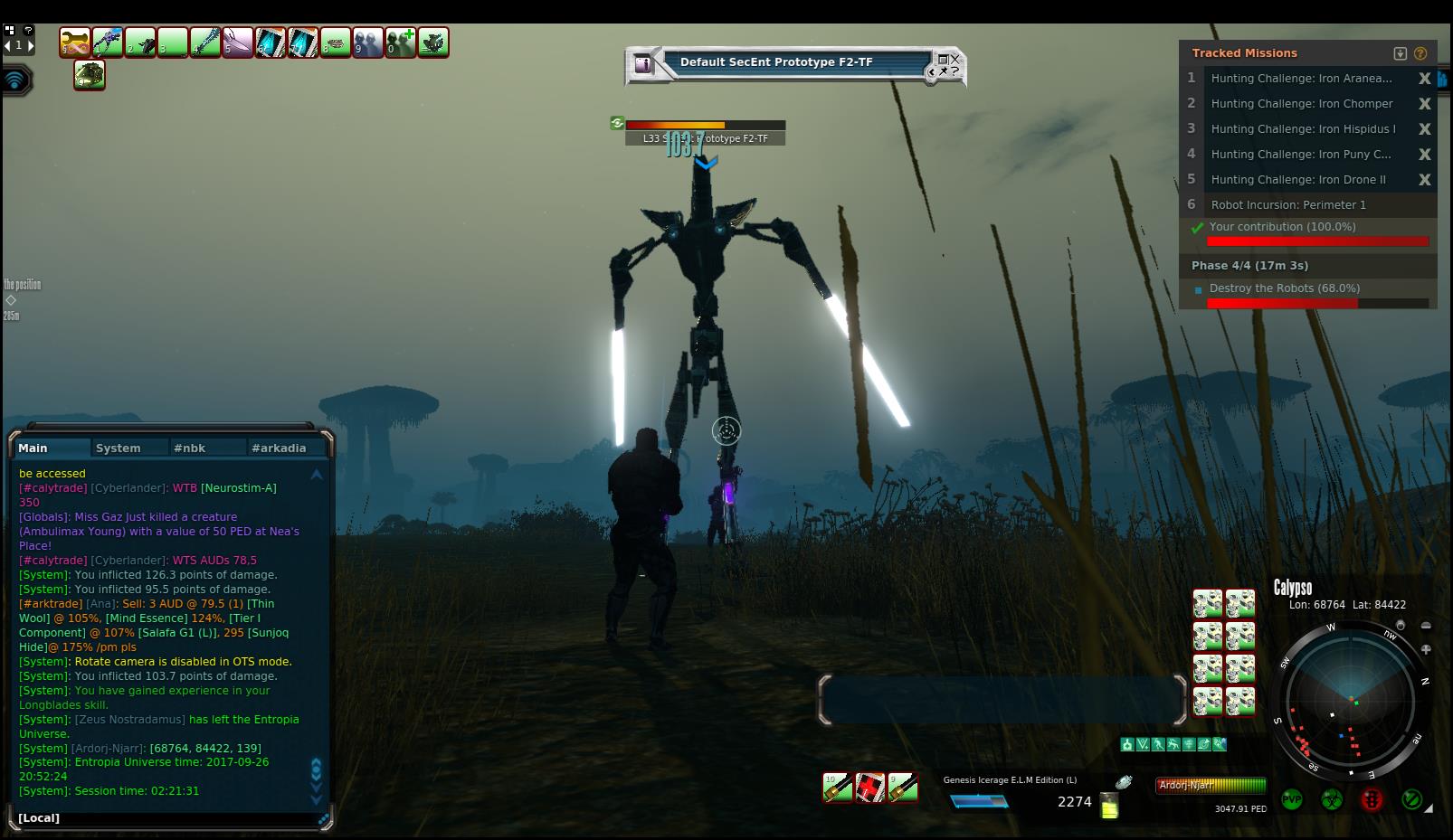Activate the sword in hotbar slot 4
Screen dimensions: 1453x840
[205, 42]
